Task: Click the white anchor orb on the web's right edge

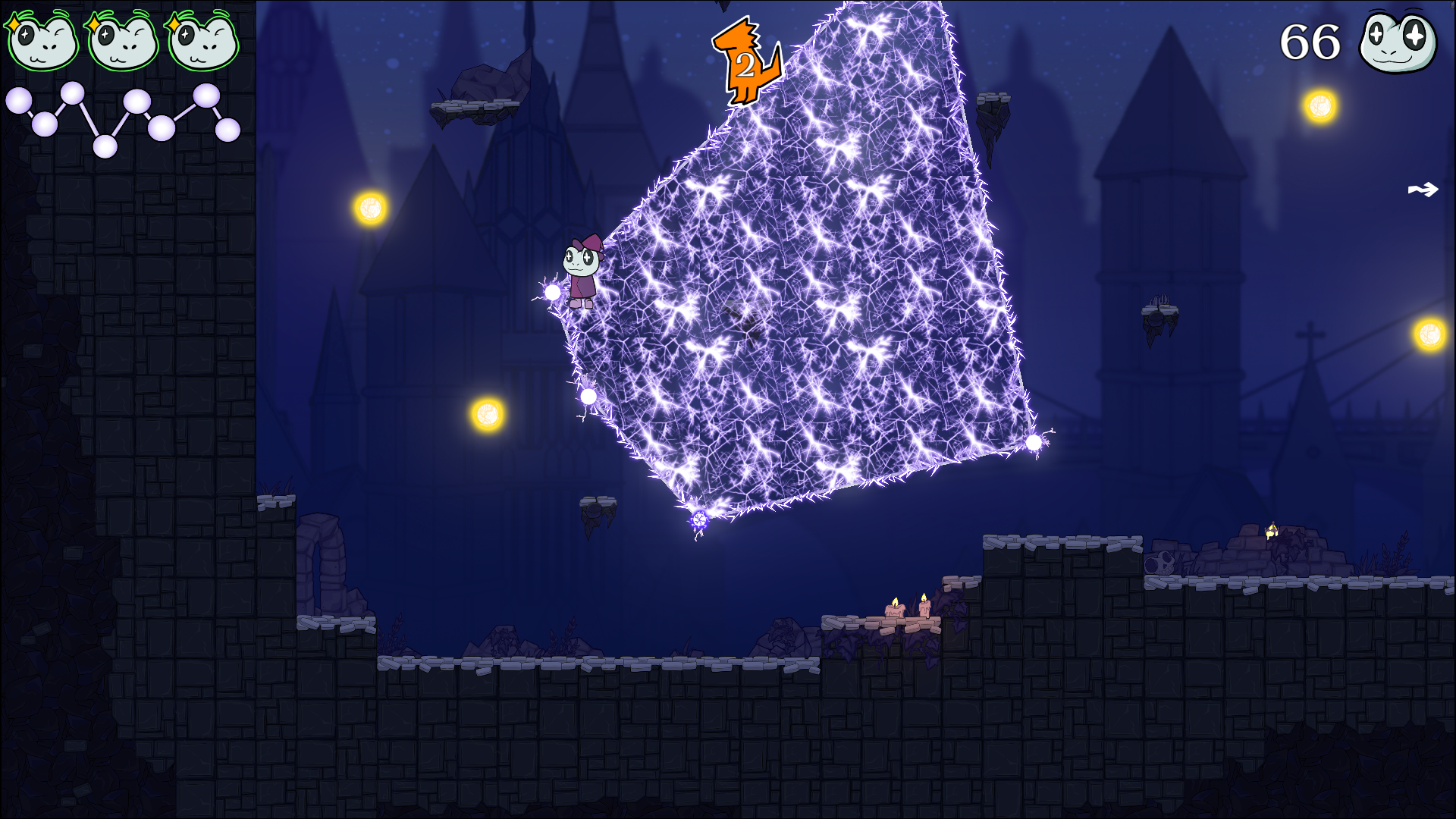Action: tap(1034, 441)
